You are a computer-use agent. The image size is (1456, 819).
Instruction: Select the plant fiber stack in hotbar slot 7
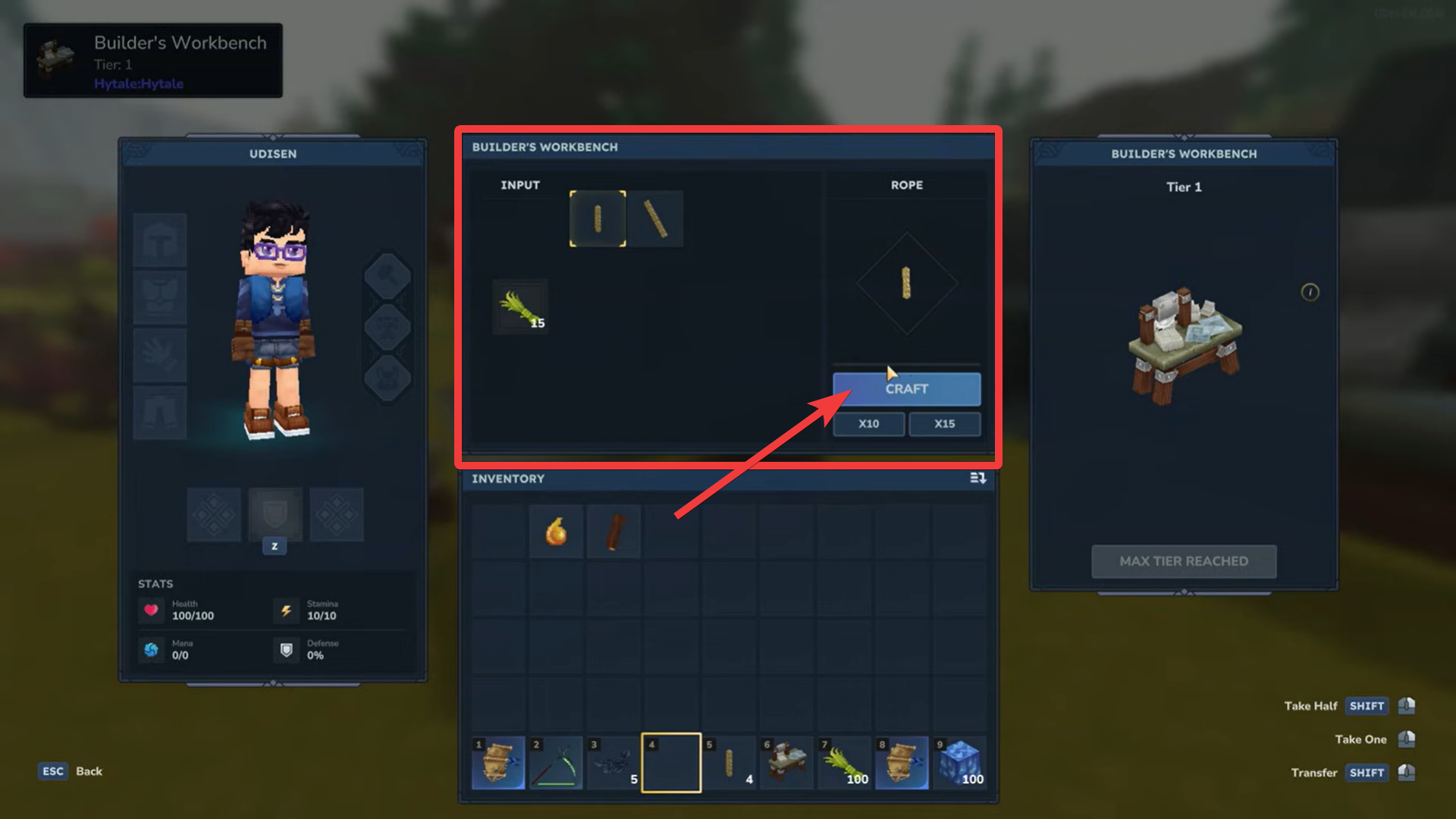click(844, 762)
